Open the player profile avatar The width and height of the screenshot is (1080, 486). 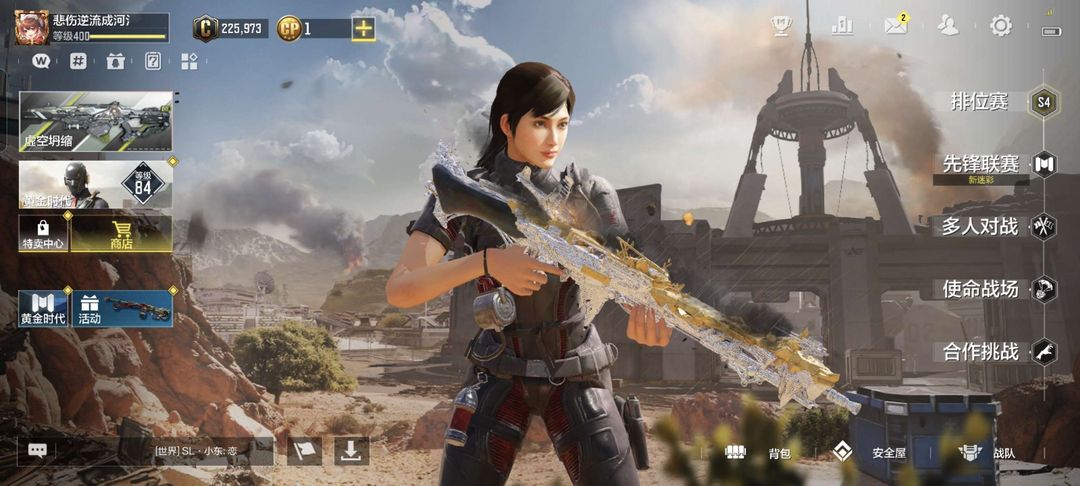pos(31,27)
